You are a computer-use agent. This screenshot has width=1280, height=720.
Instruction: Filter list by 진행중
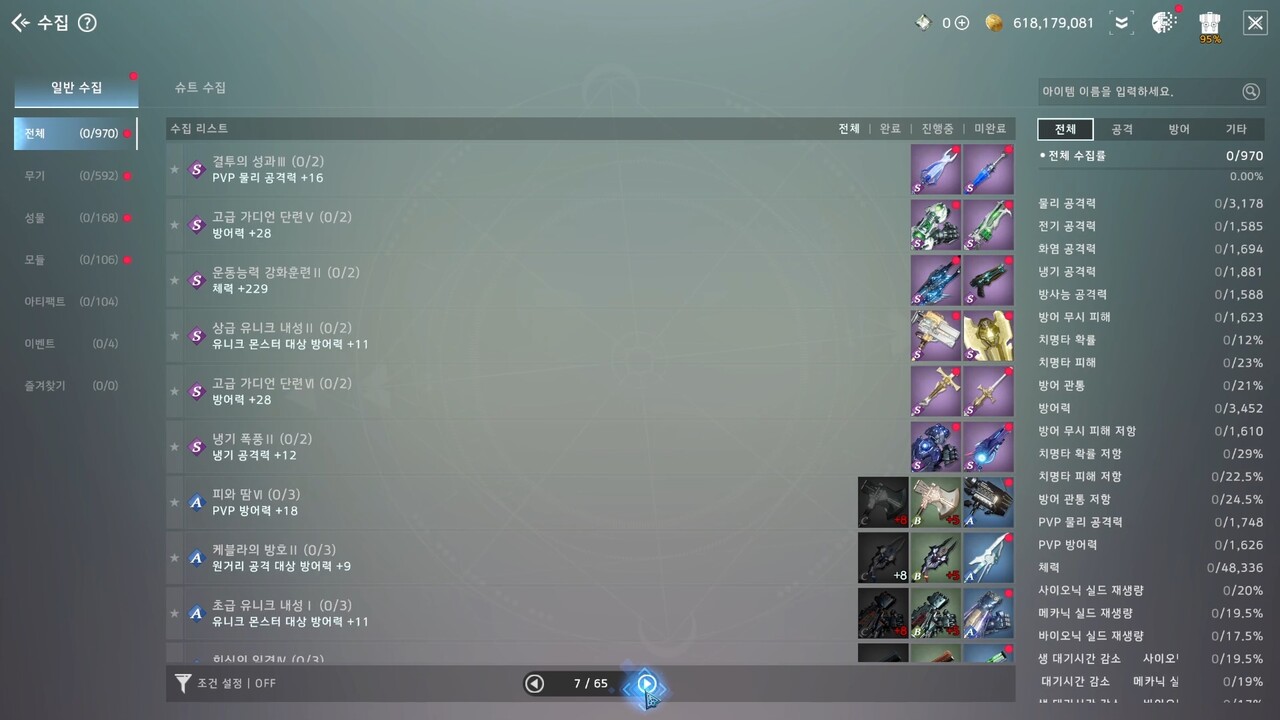pos(937,129)
